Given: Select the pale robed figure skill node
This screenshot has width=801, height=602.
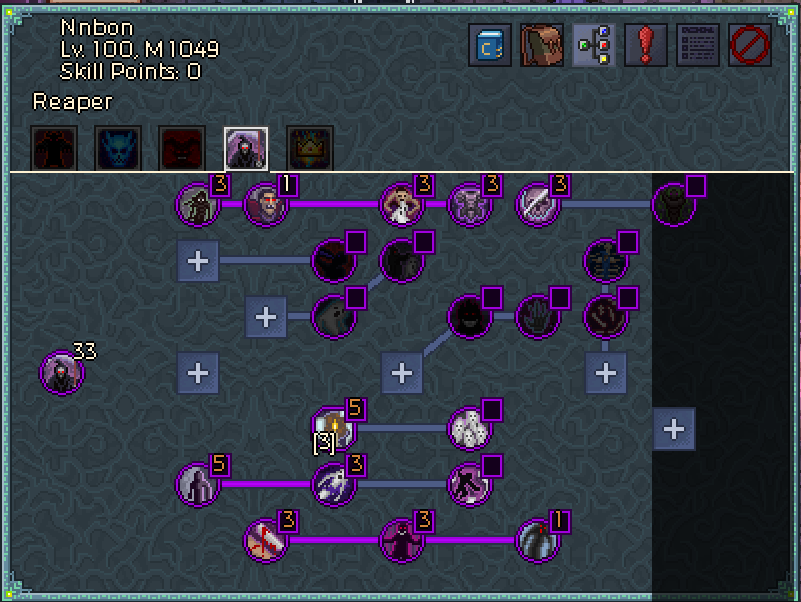Looking at the screenshot, I should pos(401,205).
